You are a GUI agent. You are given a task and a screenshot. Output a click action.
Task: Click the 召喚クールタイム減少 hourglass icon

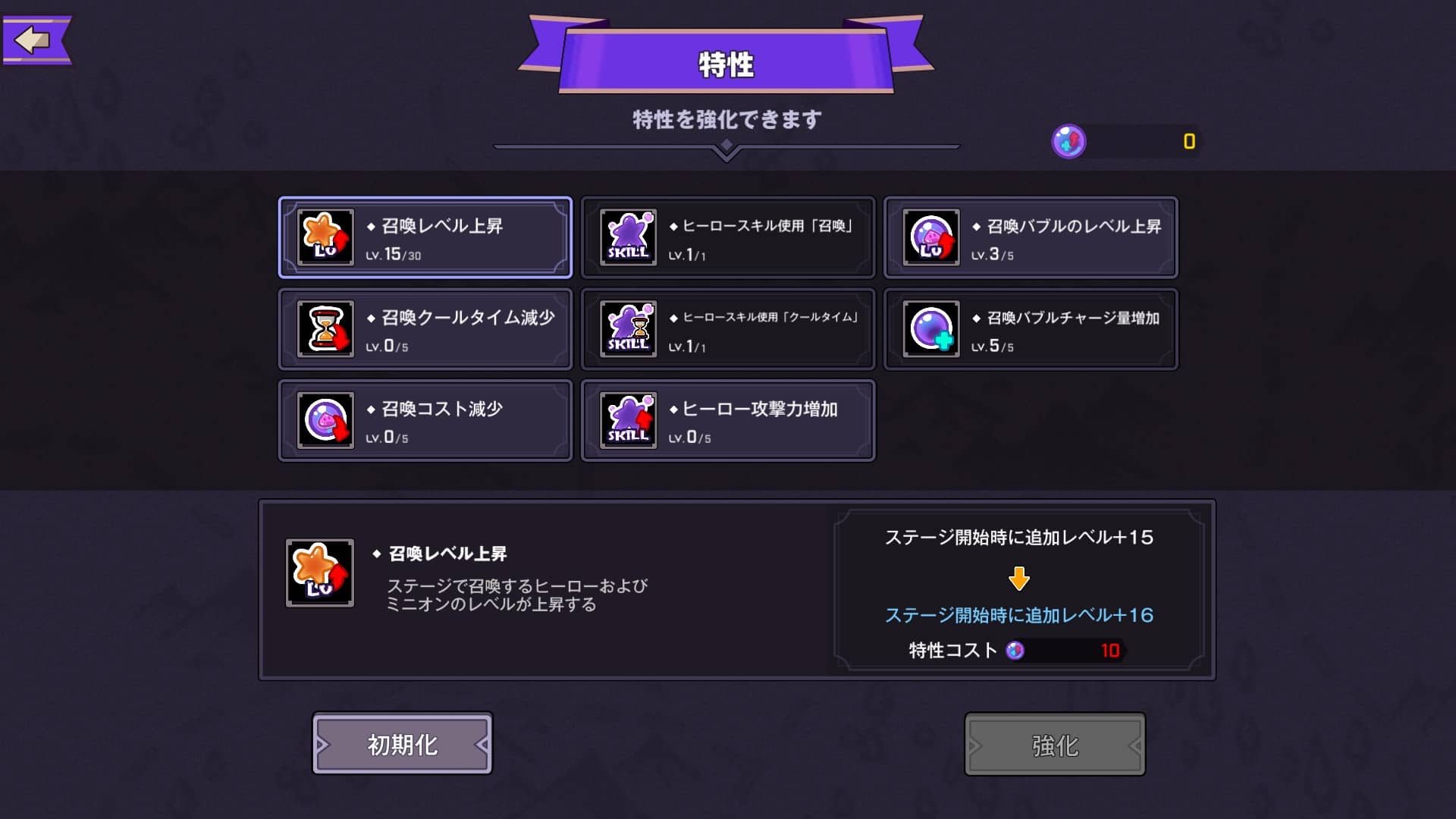(326, 328)
